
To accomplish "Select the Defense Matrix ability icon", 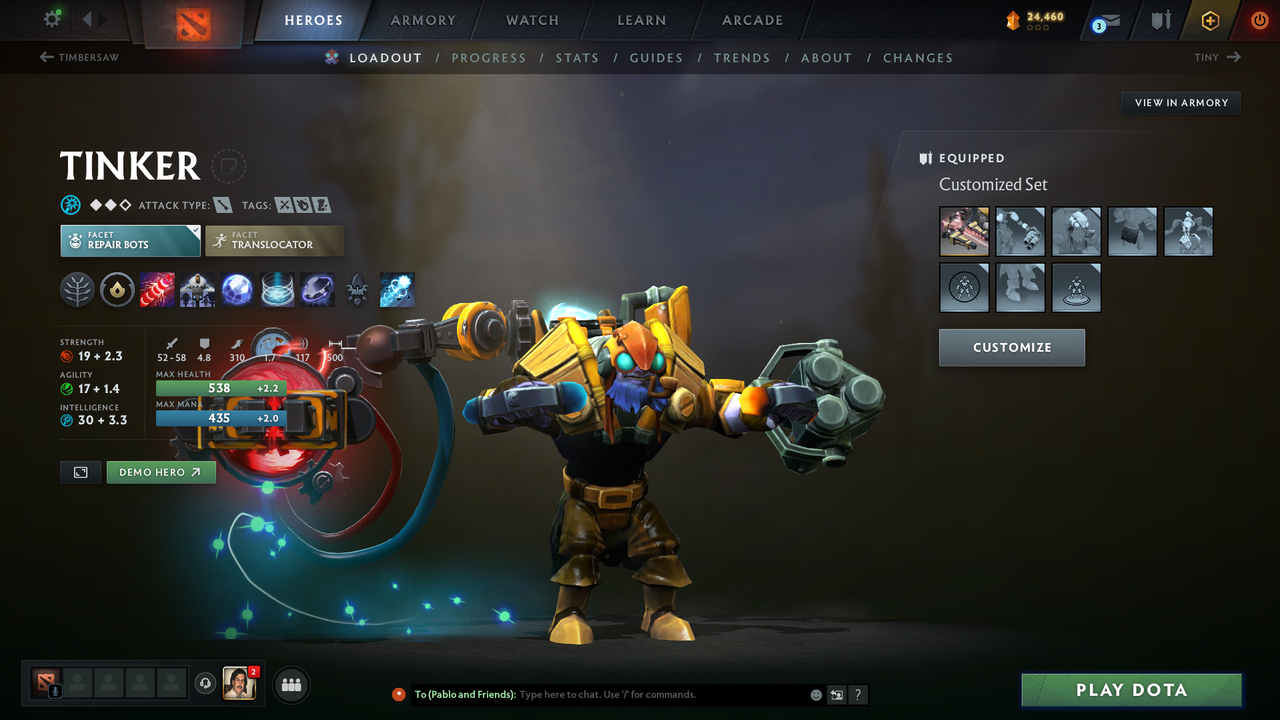I will click(237, 290).
